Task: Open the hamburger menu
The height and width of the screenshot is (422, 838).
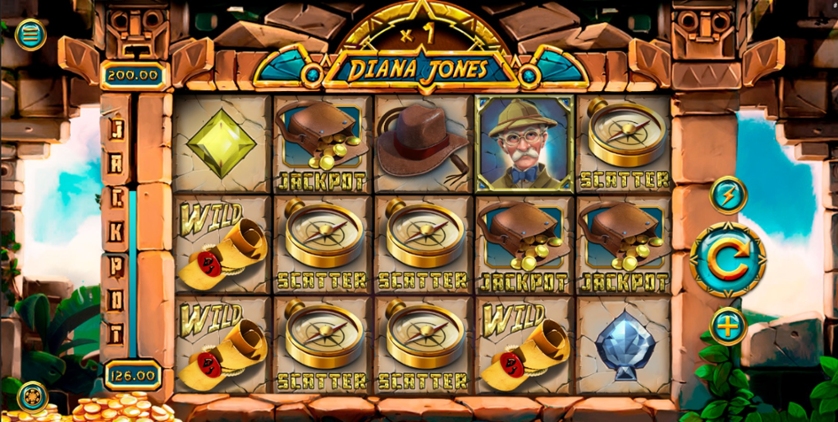Action: click(30, 34)
